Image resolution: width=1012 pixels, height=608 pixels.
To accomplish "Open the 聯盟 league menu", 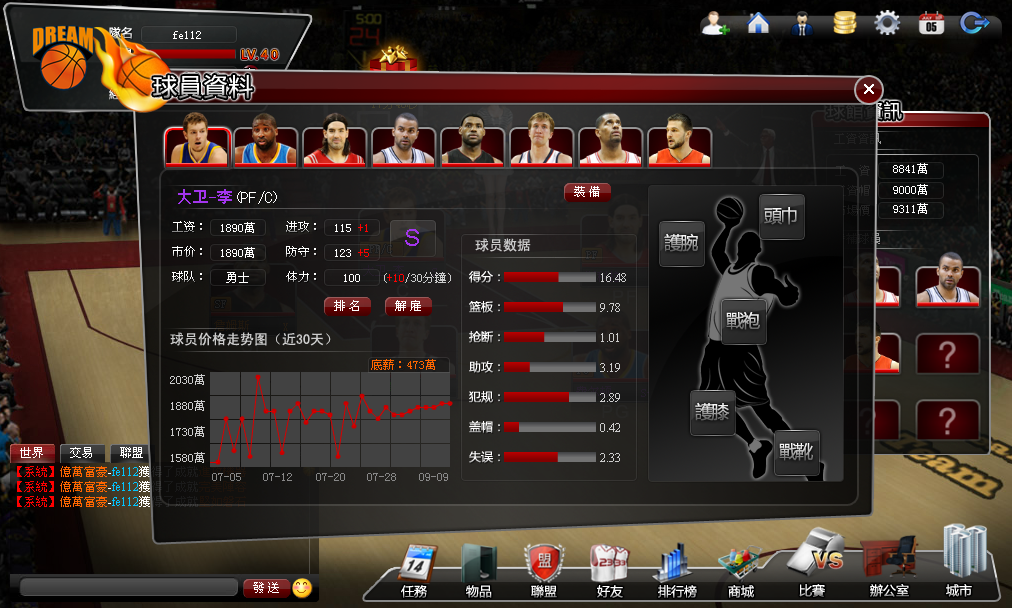I will coord(543,571).
